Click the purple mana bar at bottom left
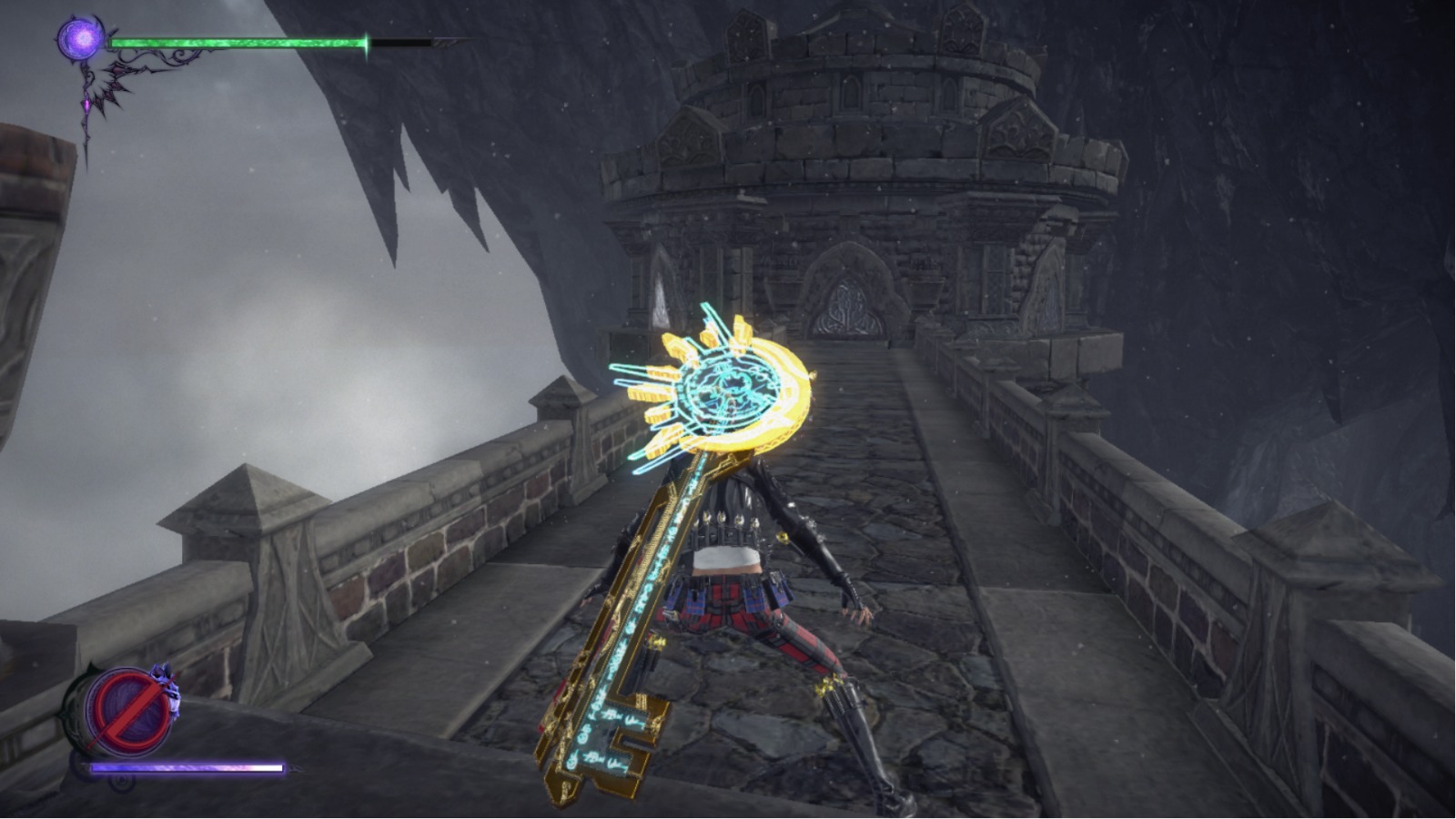Viewport: 1456px width, 819px height. (x=187, y=769)
